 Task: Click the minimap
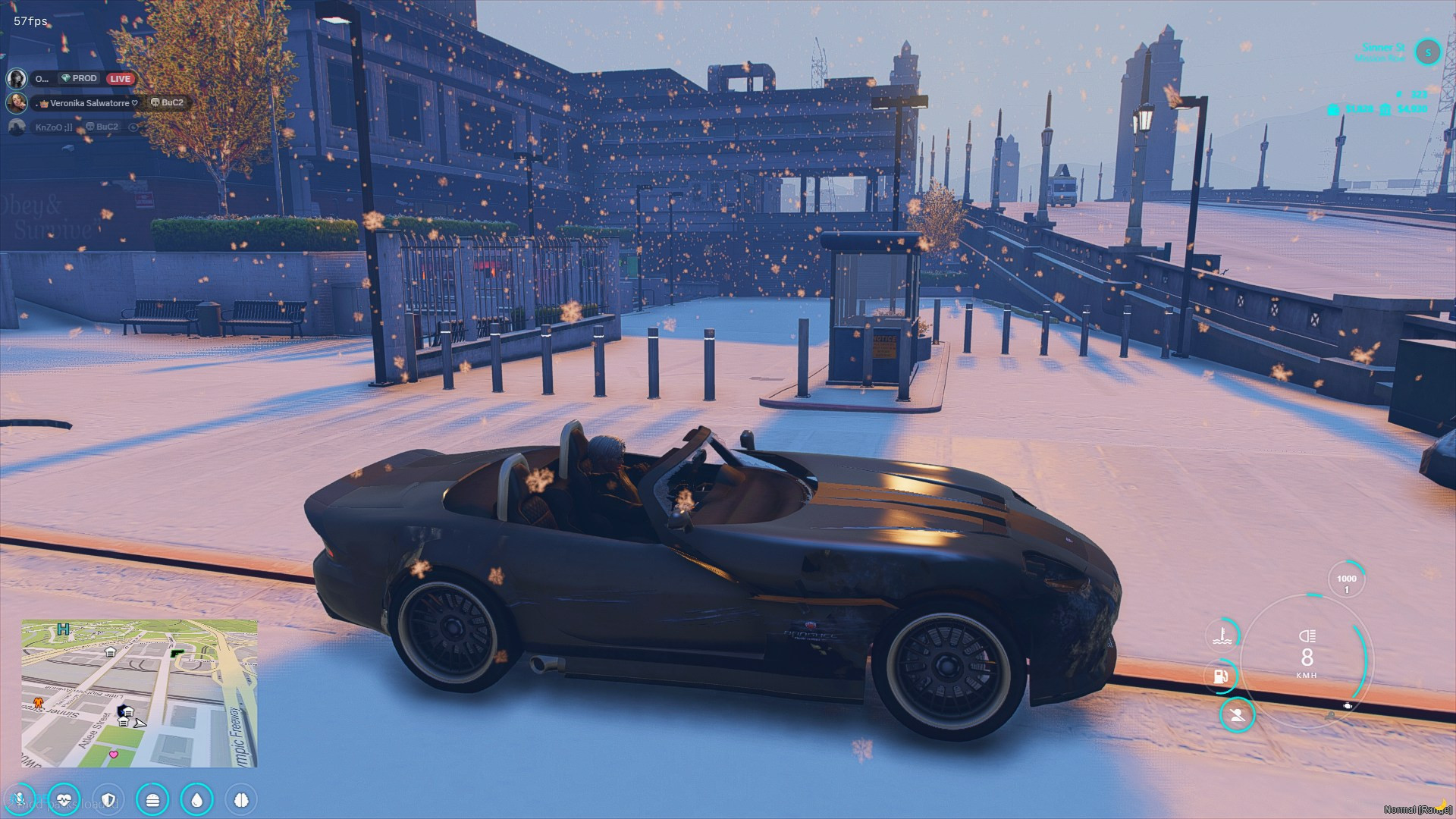140,693
